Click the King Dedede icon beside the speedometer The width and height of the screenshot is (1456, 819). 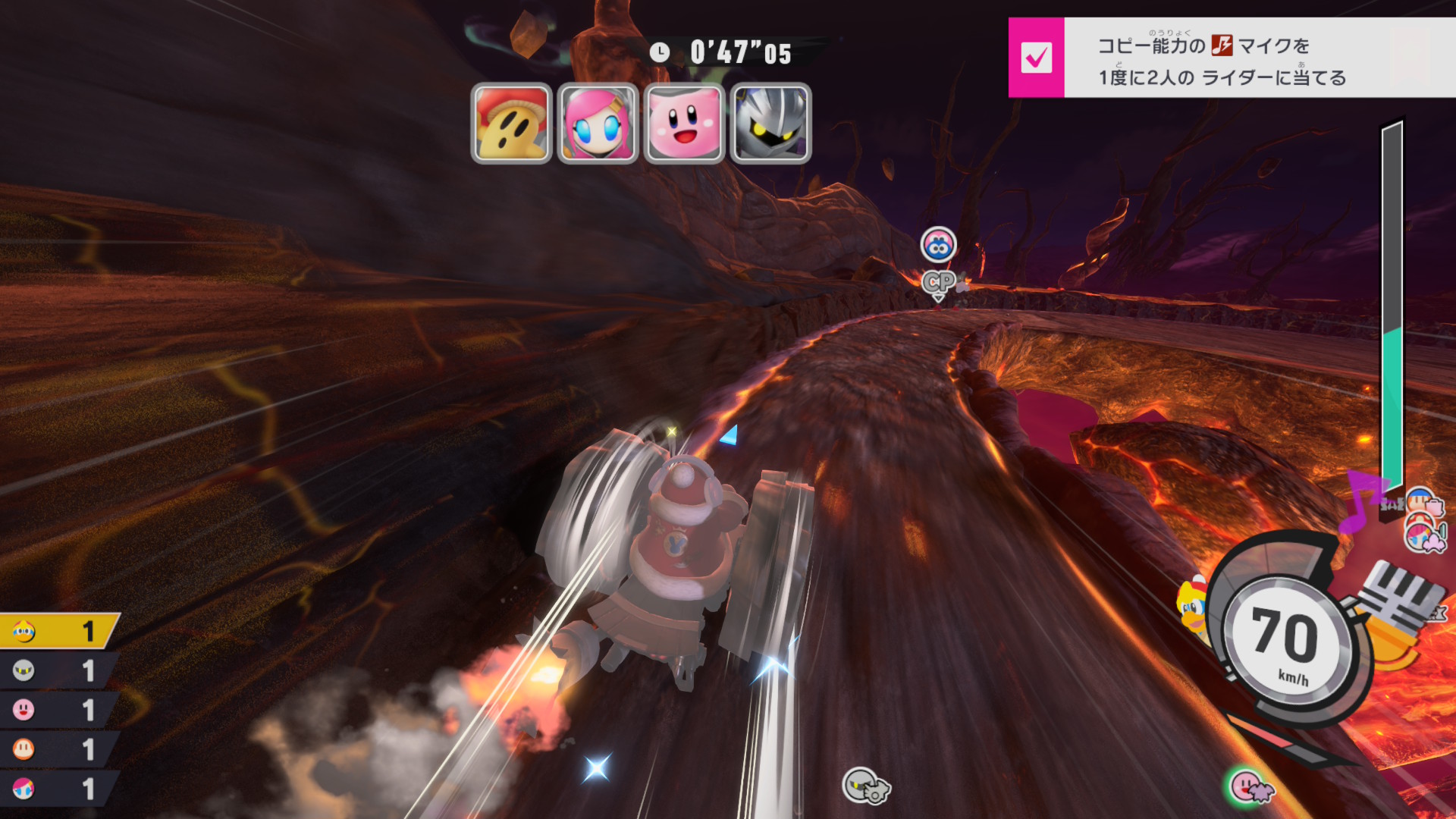point(1192,607)
